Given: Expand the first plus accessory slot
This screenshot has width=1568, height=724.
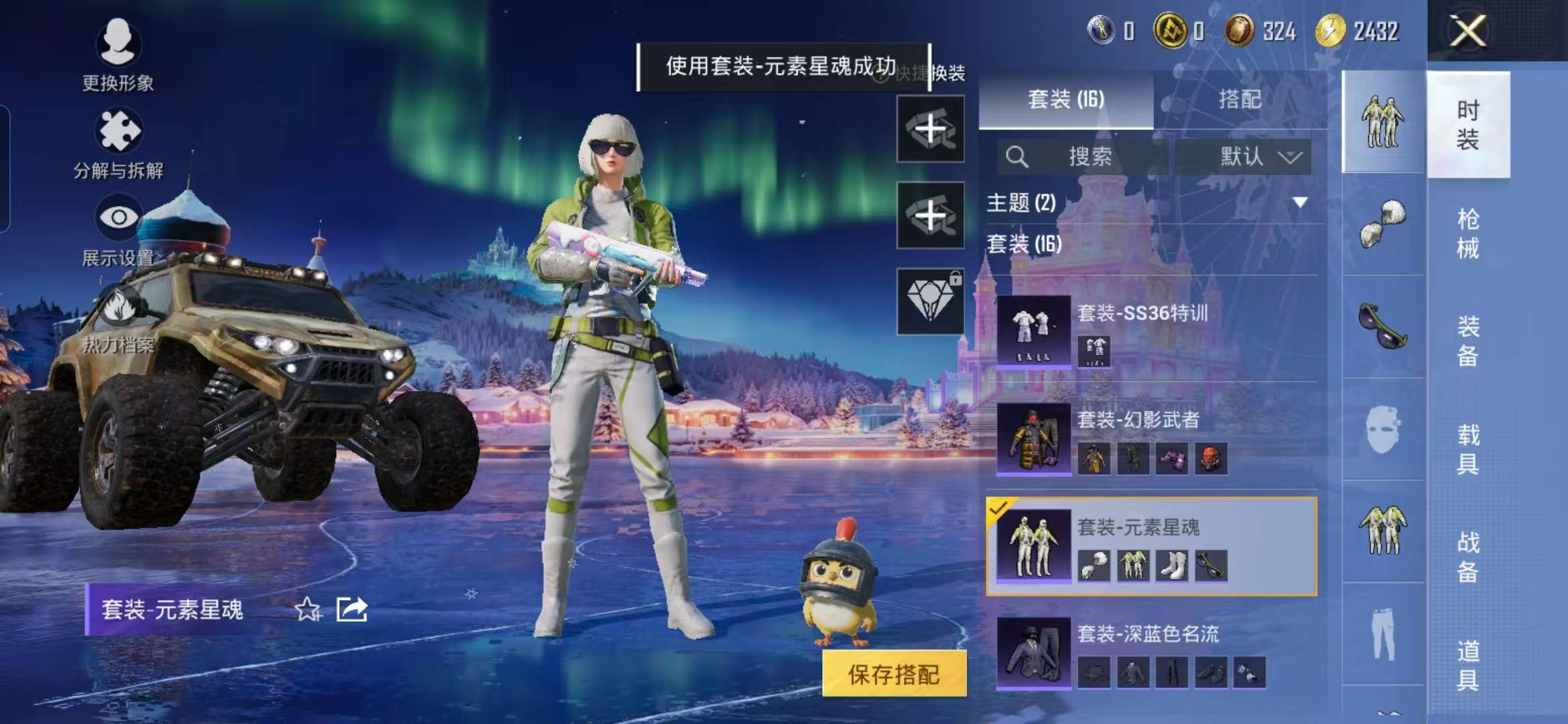Looking at the screenshot, I should pyautogui.click(x=931, y=129).
